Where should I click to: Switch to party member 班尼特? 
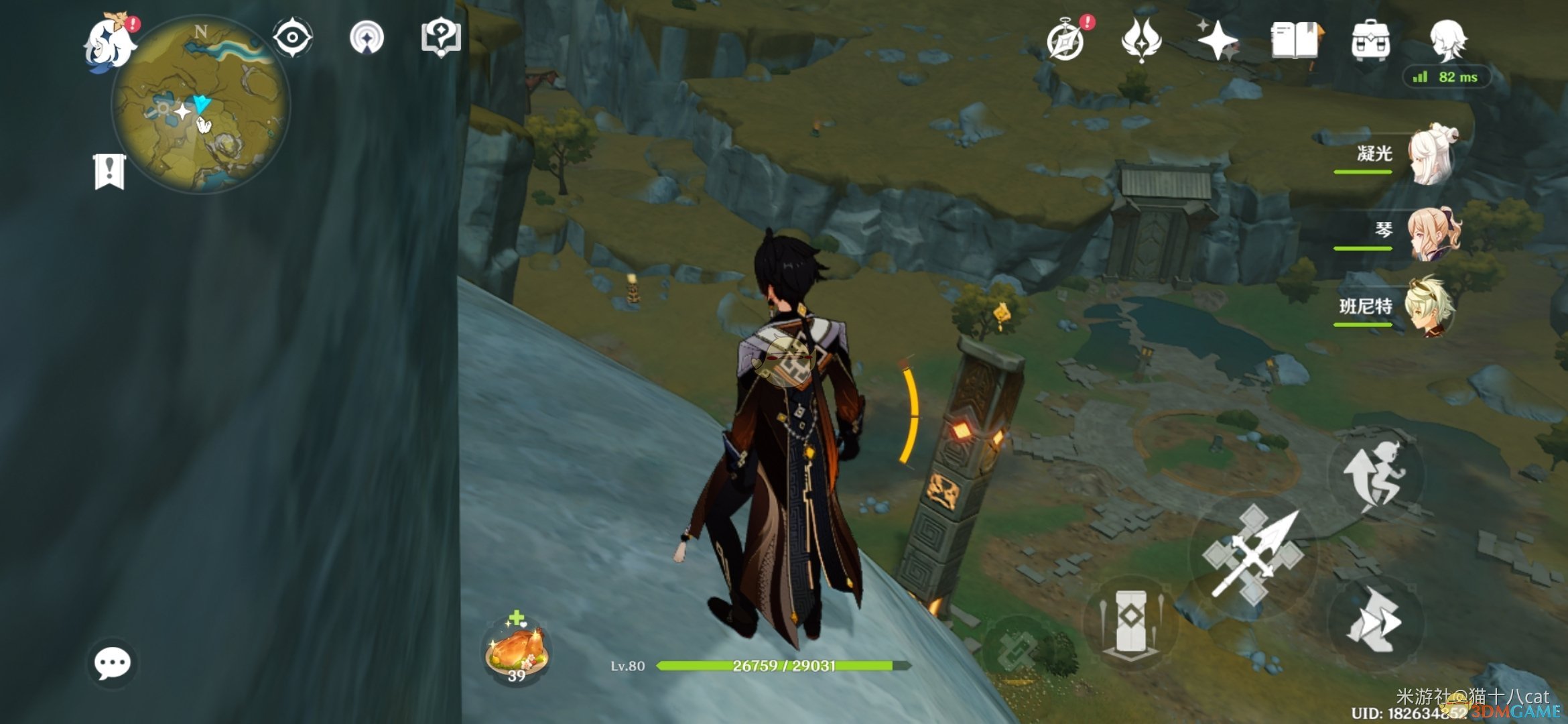pos(1431,308)
